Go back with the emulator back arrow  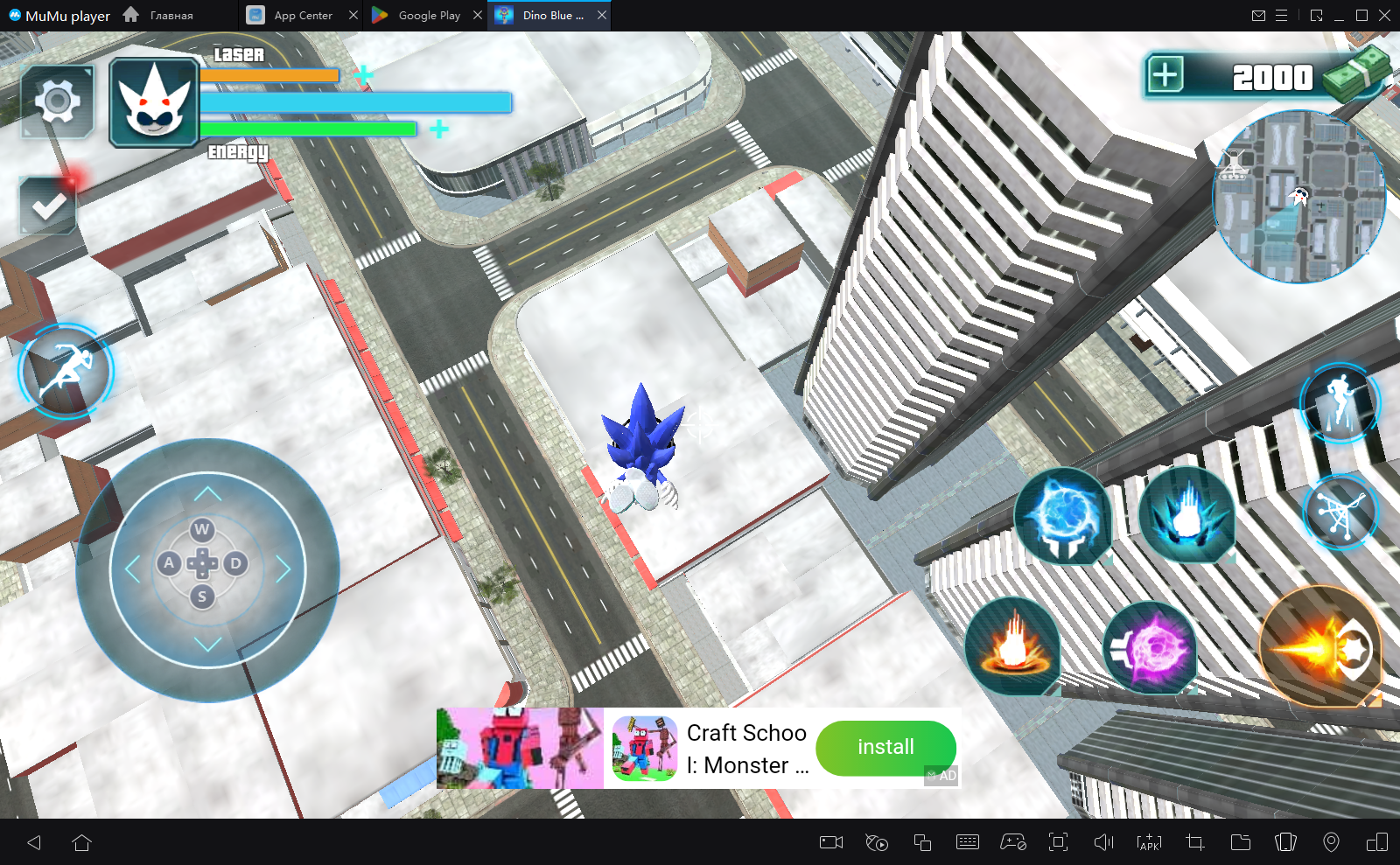click(34, 842)
